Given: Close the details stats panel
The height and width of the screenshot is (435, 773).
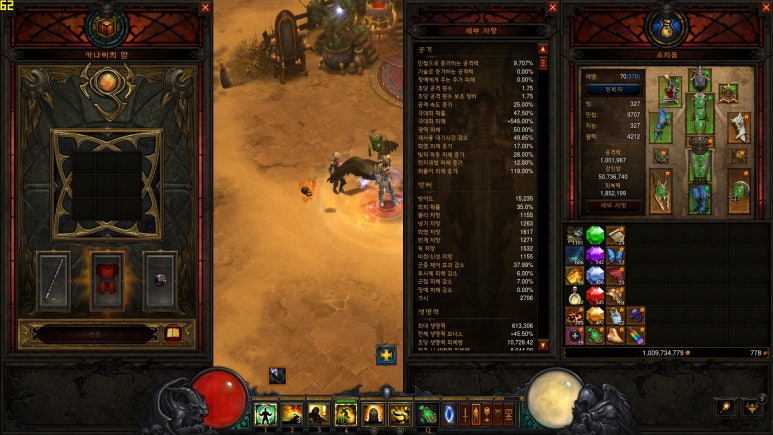Looking at the screenshot, I should 556,7.
